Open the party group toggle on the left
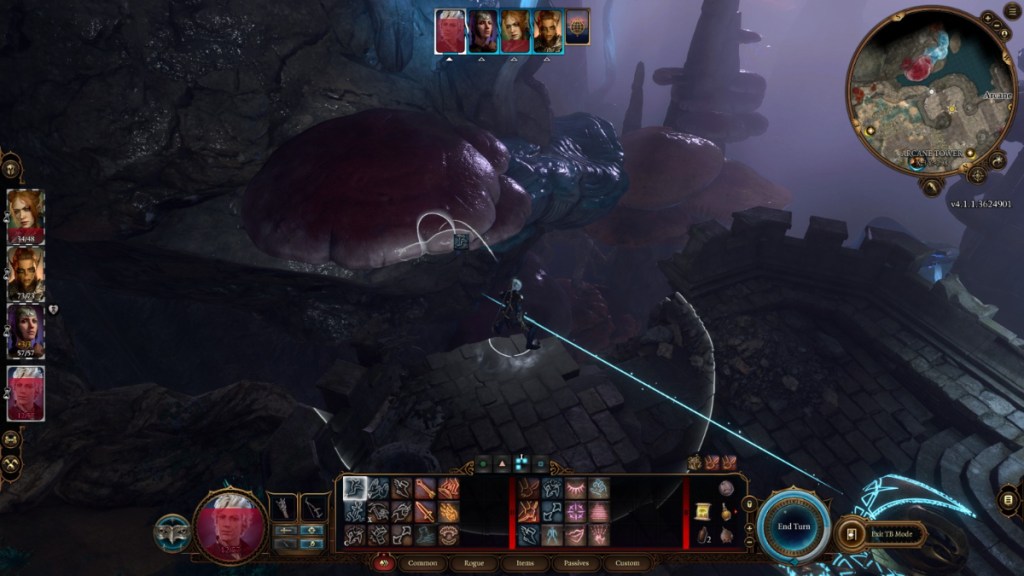1024x576 pixels. pos(11,164)
